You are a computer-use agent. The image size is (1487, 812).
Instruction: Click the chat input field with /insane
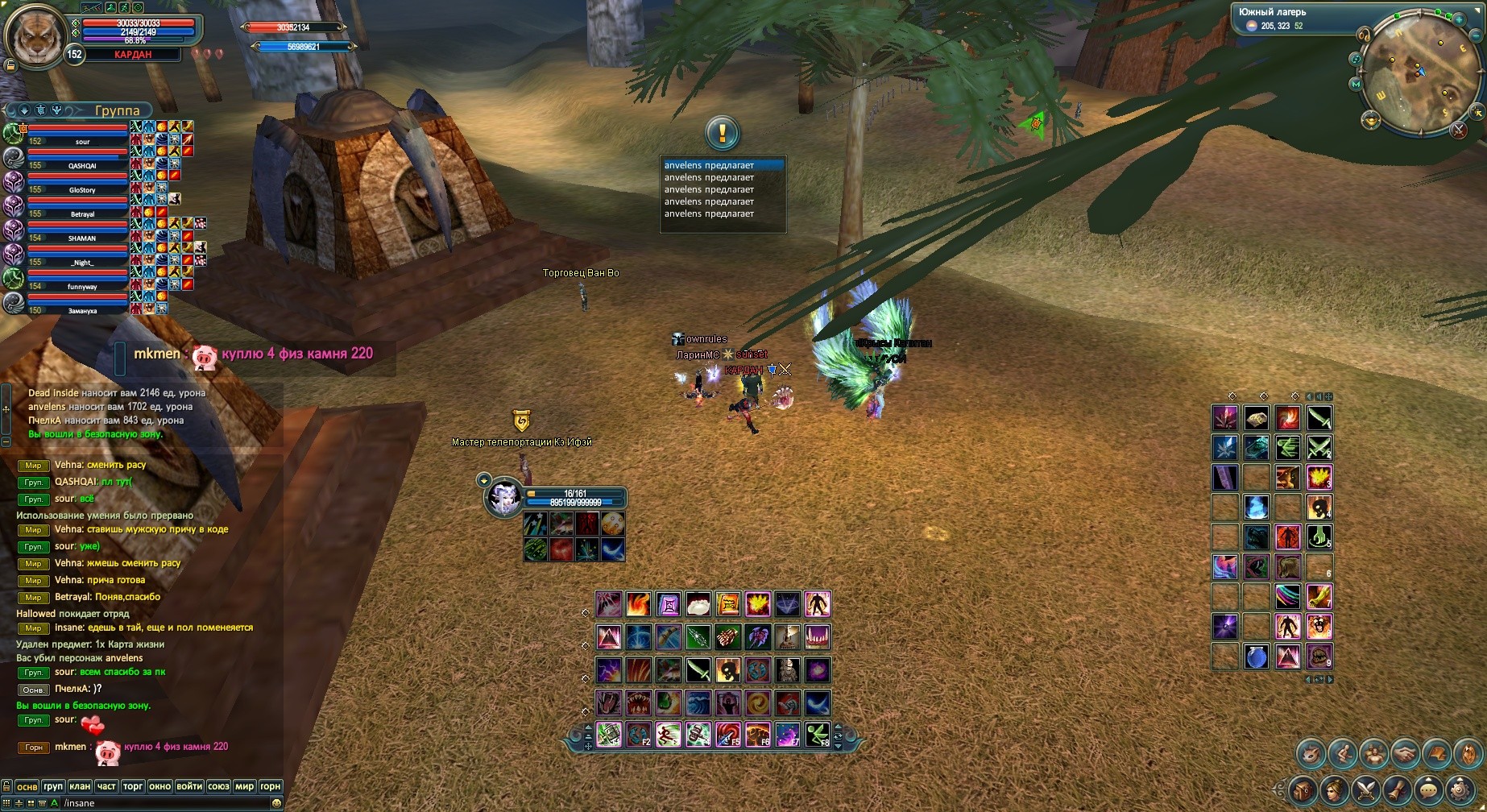pyautogui.click(x=161, y=803)
